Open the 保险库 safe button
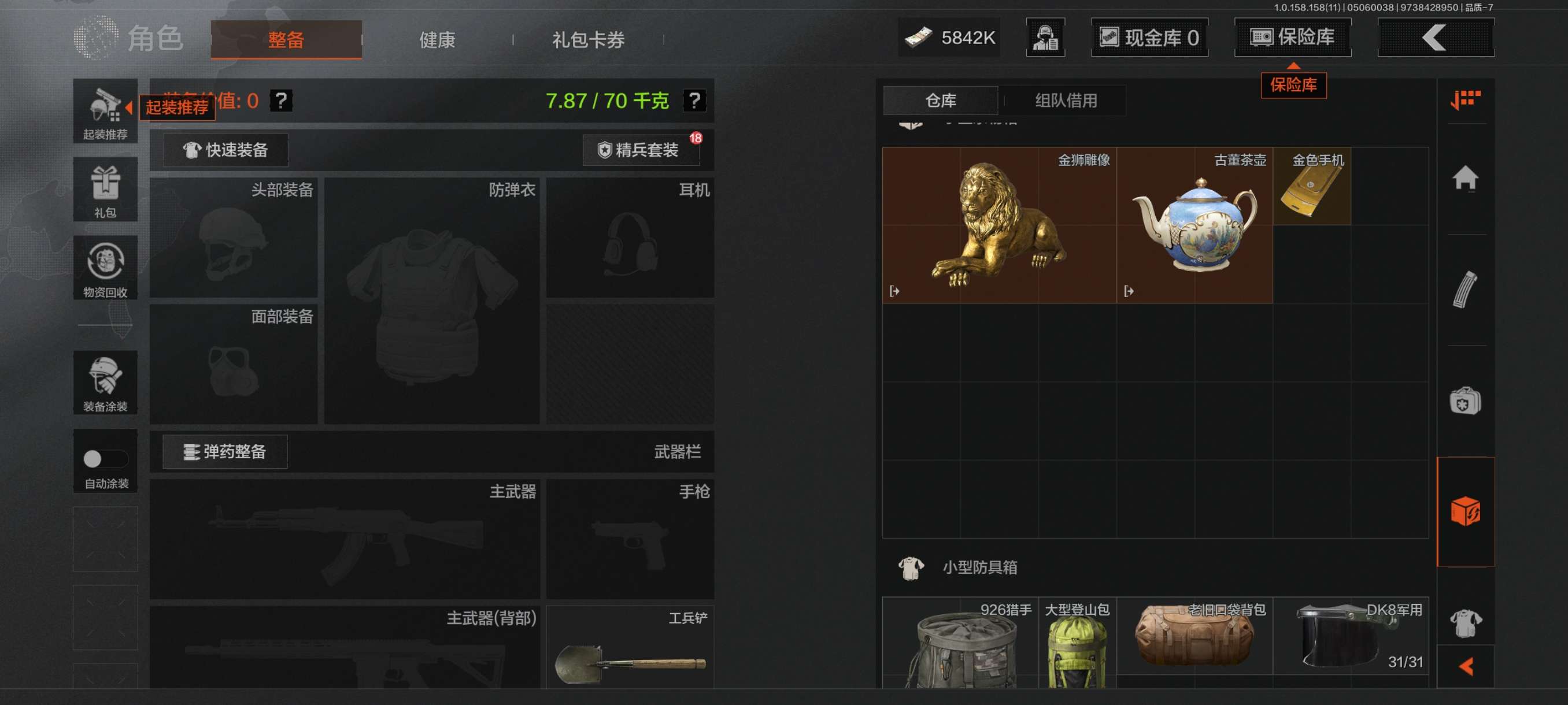1568x705 pixels. click(1292, 38)
